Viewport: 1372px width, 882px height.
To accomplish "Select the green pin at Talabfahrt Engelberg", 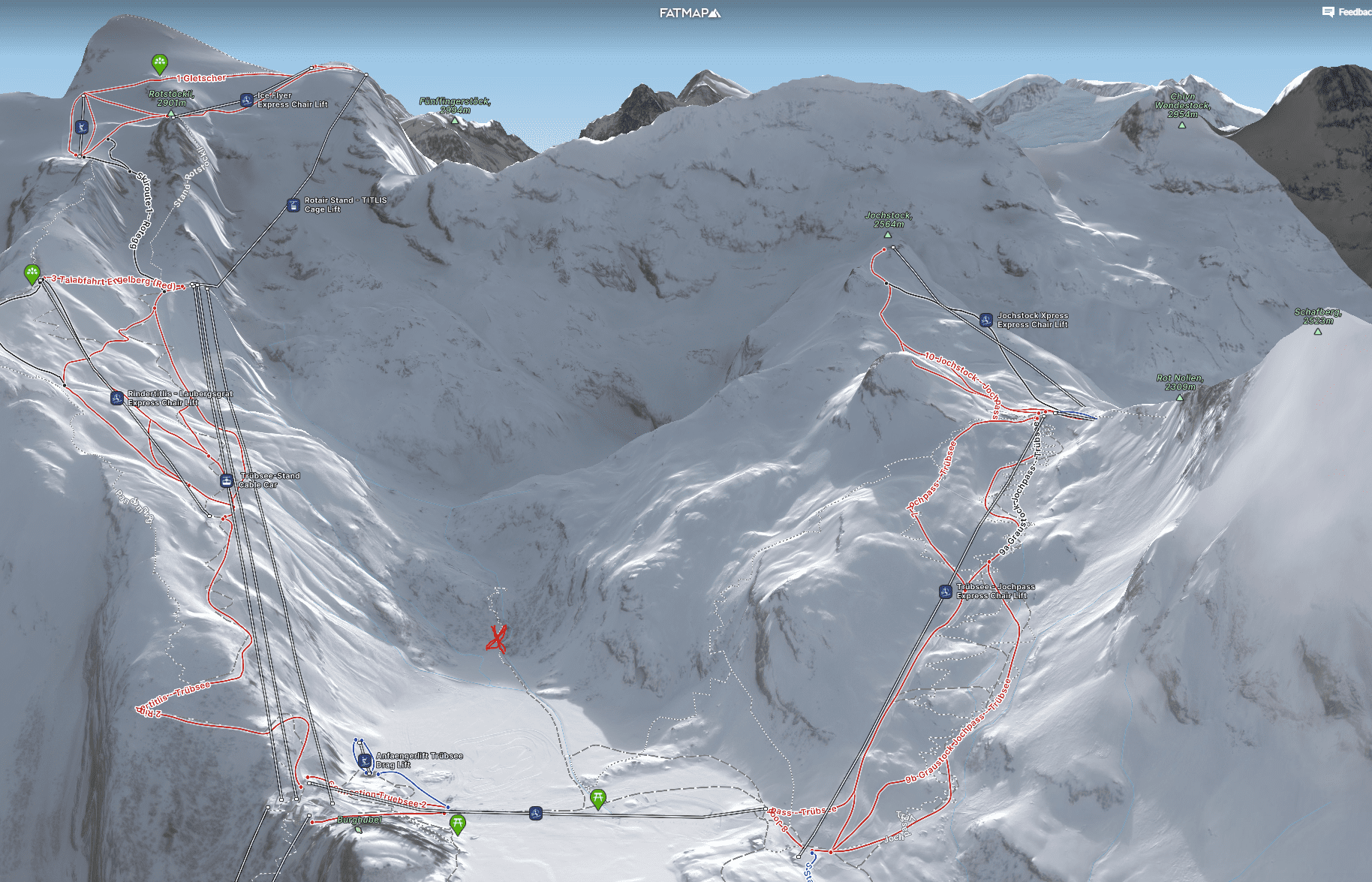I will (32, 273).
